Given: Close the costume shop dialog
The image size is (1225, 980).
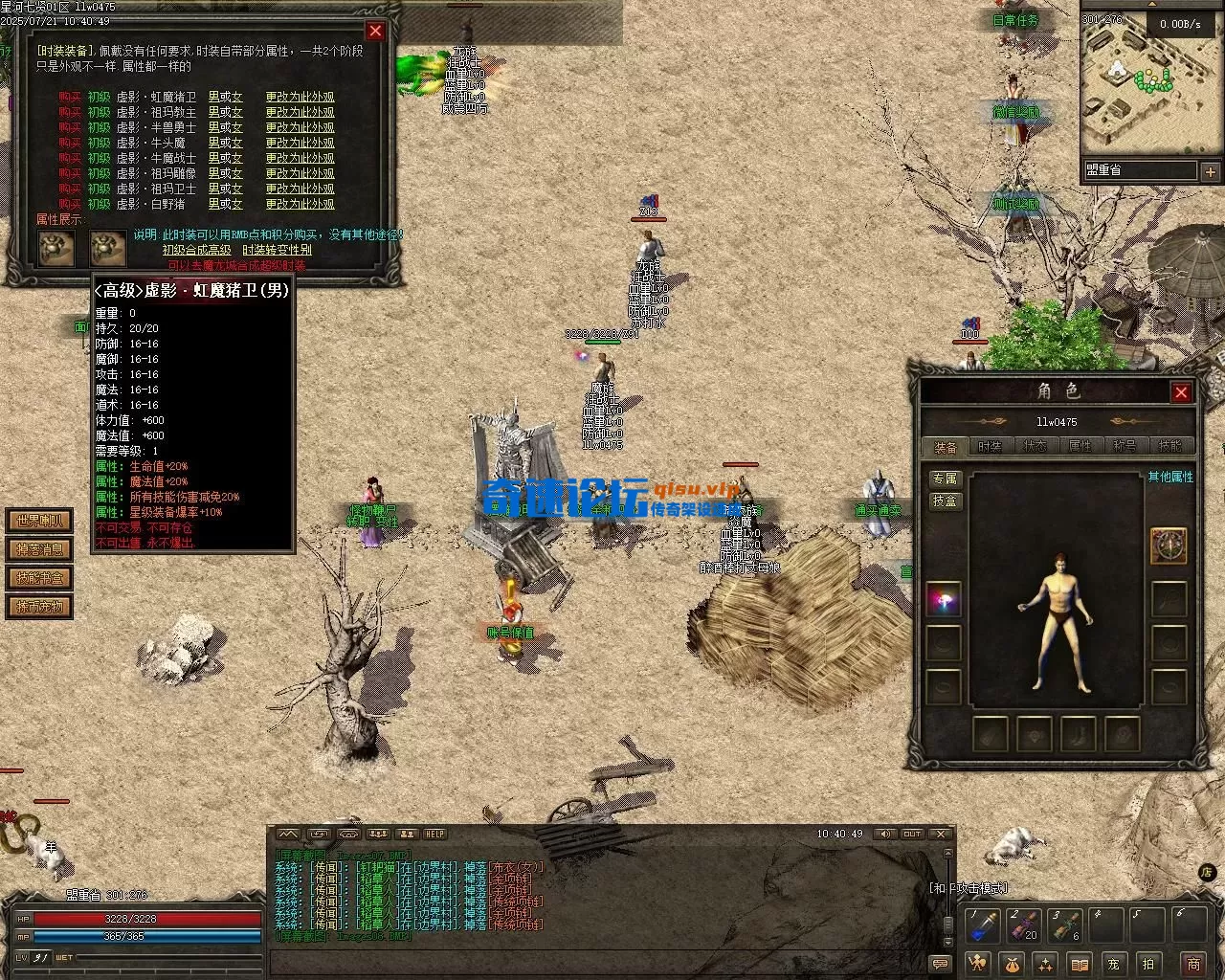Looking at the screenshot, I should click(375, 32).
